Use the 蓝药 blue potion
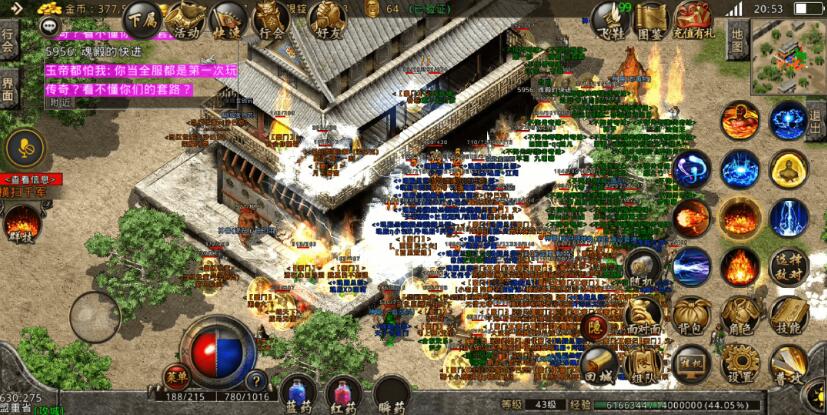This screenshot has height=415, width=827. pyautogui.click(x=298, y=393)
